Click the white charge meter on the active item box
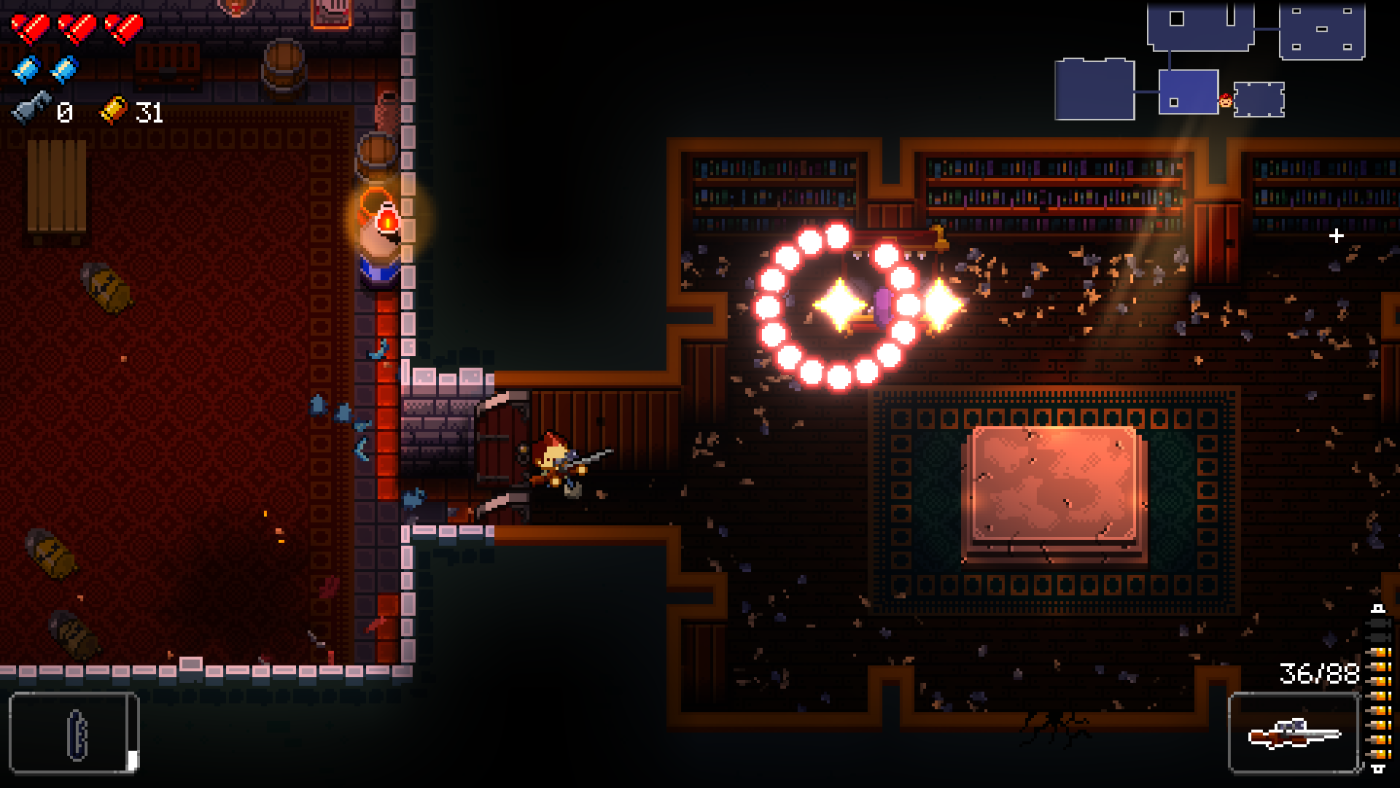 [131, 760]
